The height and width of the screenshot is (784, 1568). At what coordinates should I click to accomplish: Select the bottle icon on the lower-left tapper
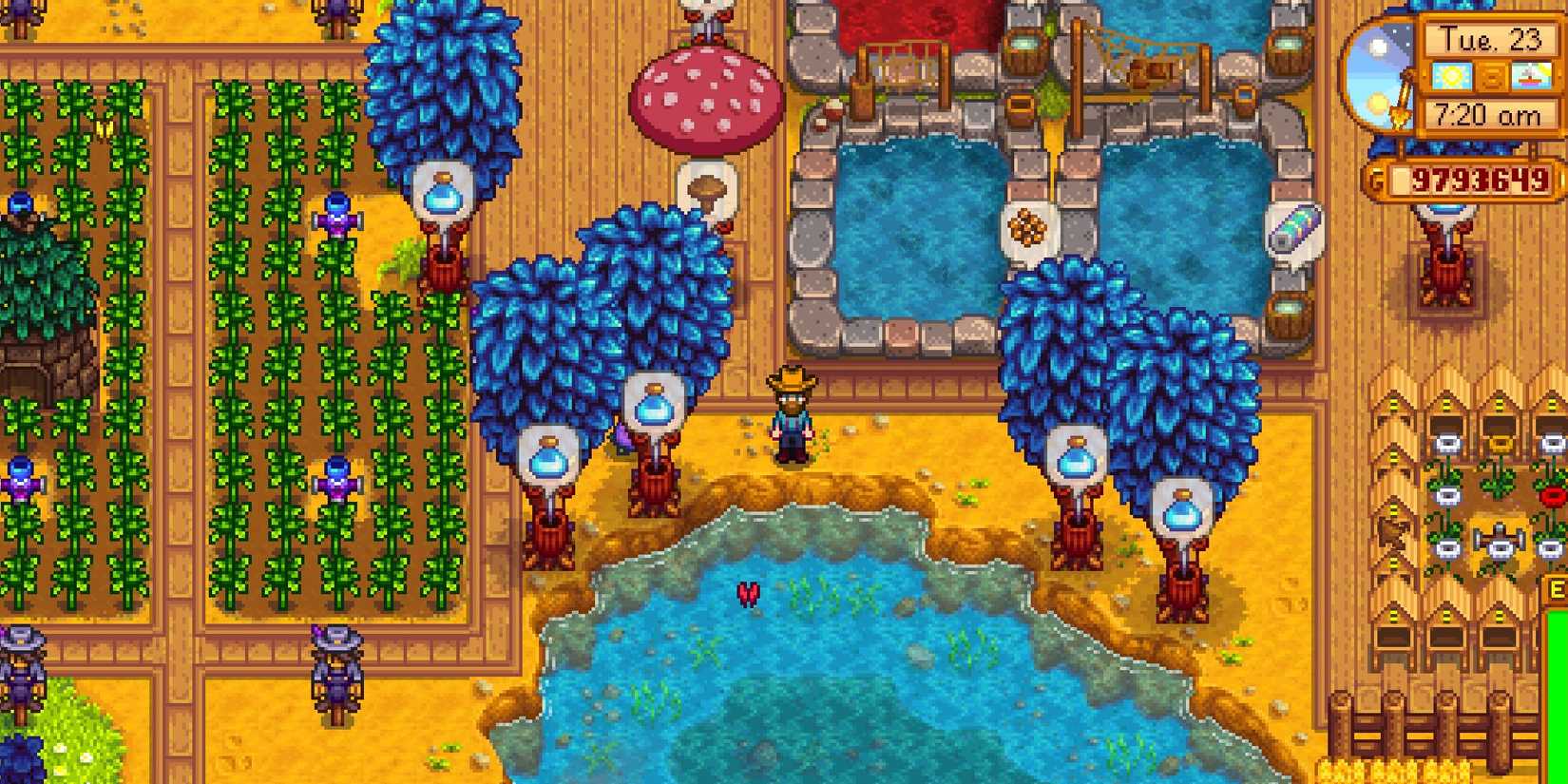click(x=549, y=459)
